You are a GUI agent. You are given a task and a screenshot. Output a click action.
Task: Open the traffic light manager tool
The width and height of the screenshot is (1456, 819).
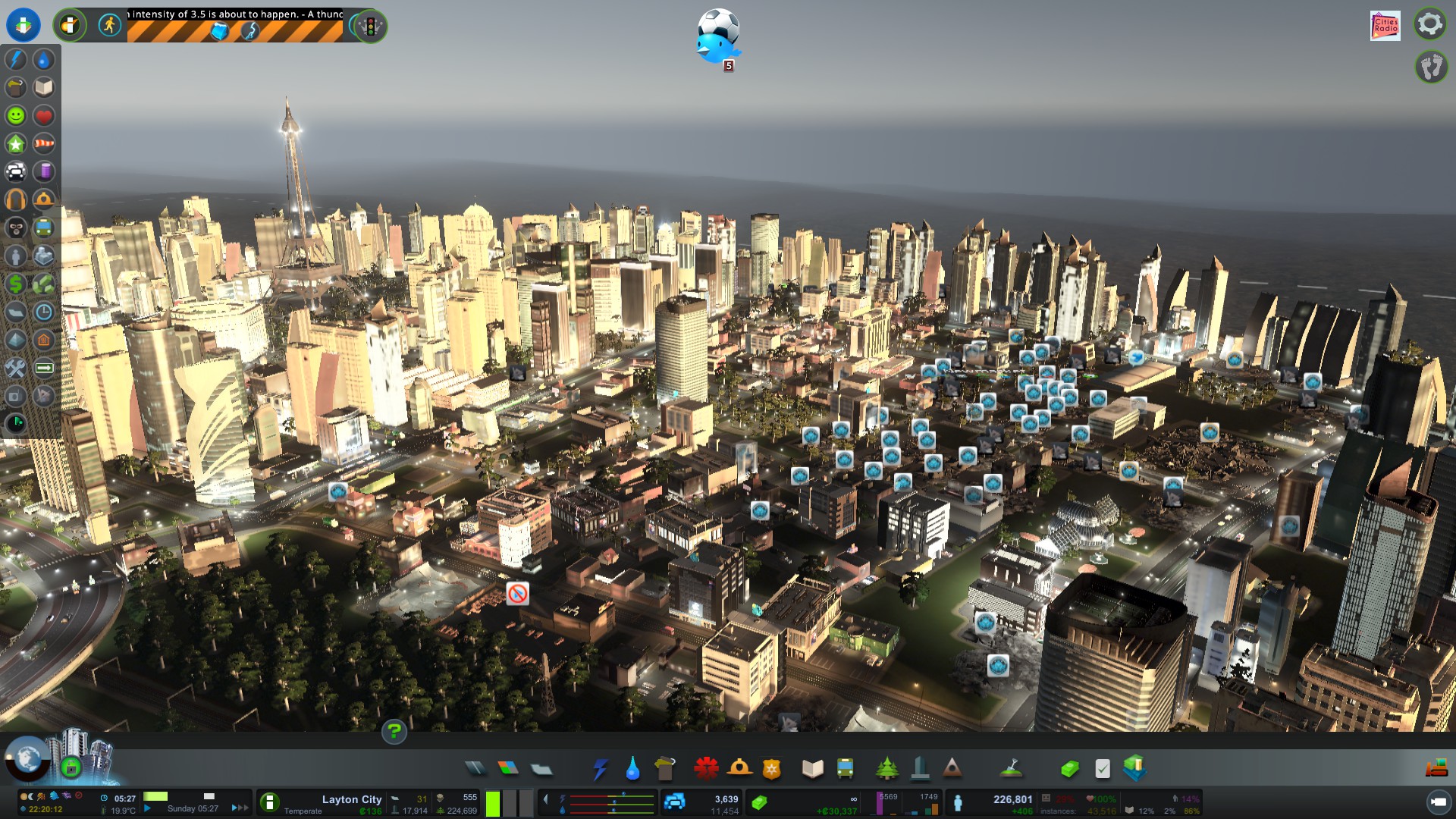[x=371, y=27]
